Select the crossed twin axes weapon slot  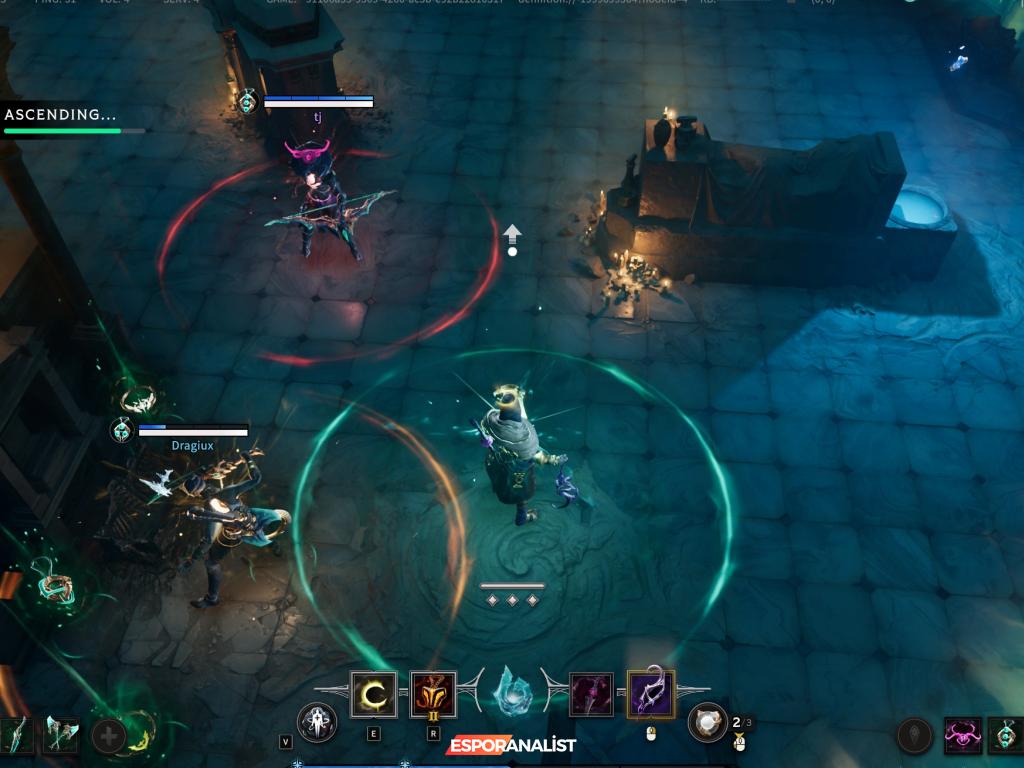tap(61, 736)
